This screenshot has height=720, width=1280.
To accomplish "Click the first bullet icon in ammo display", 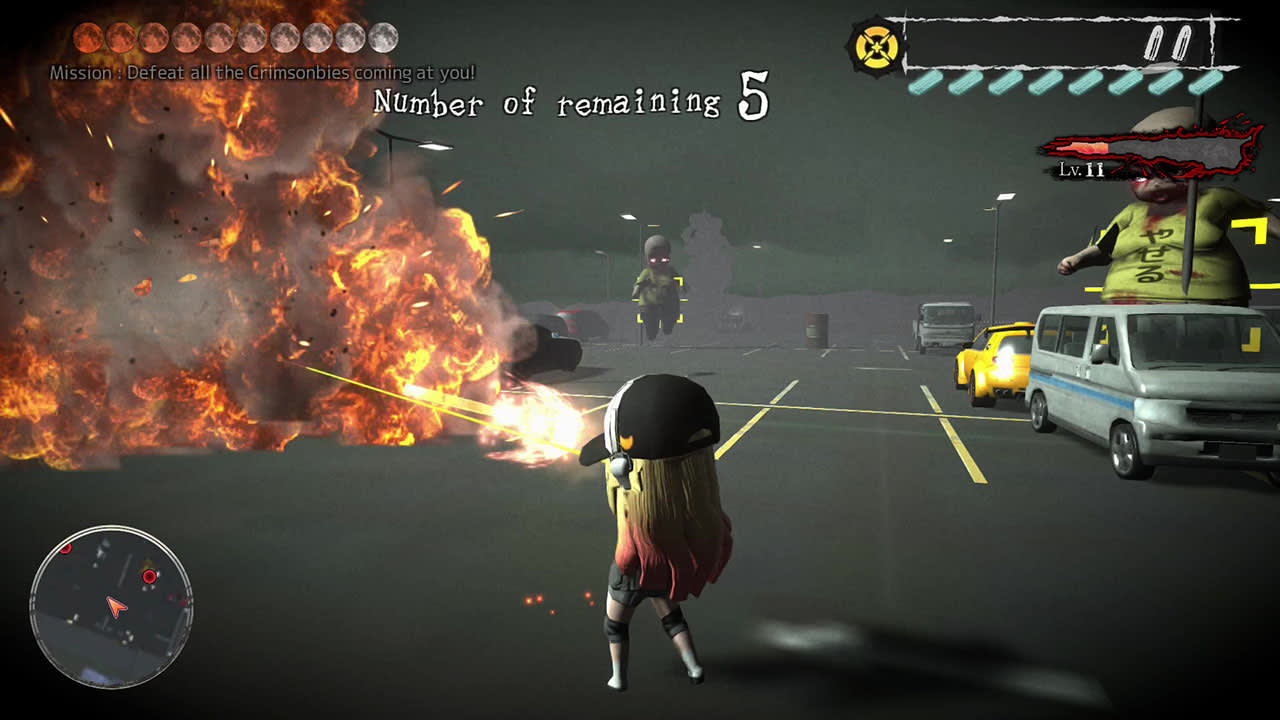I will (1155, 43).
